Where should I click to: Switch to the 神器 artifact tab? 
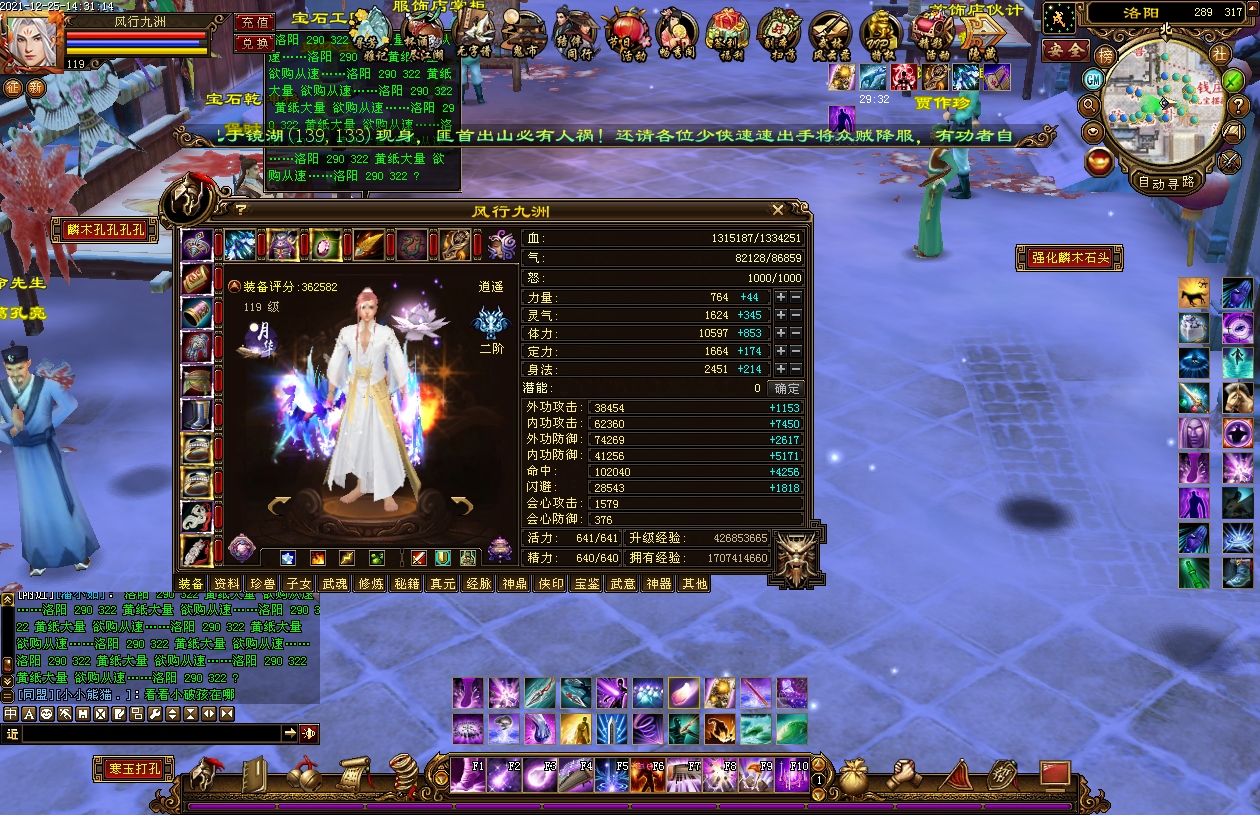click(x=658, y=584)
